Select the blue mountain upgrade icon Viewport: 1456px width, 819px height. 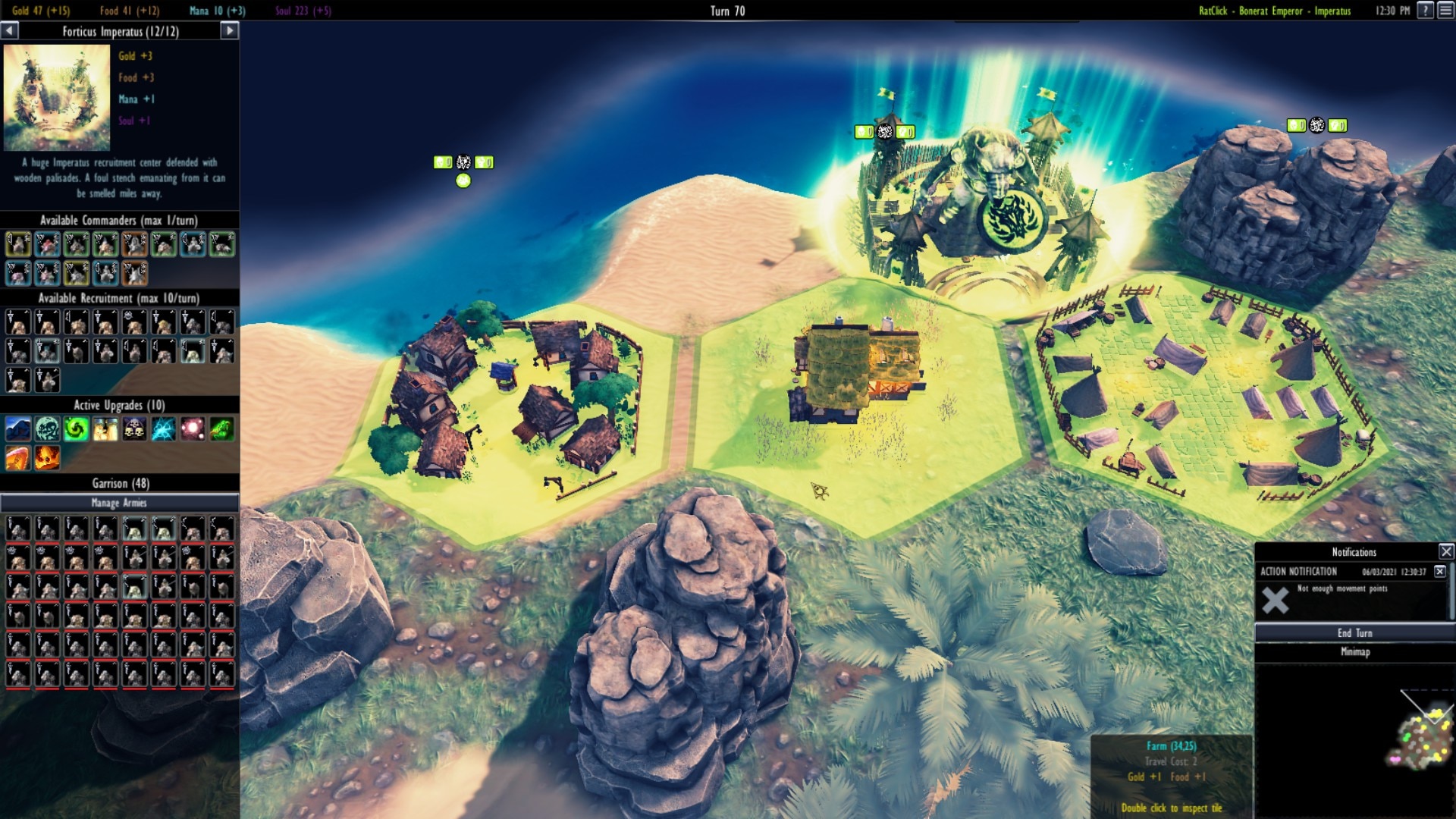click(x=17, y=429)
